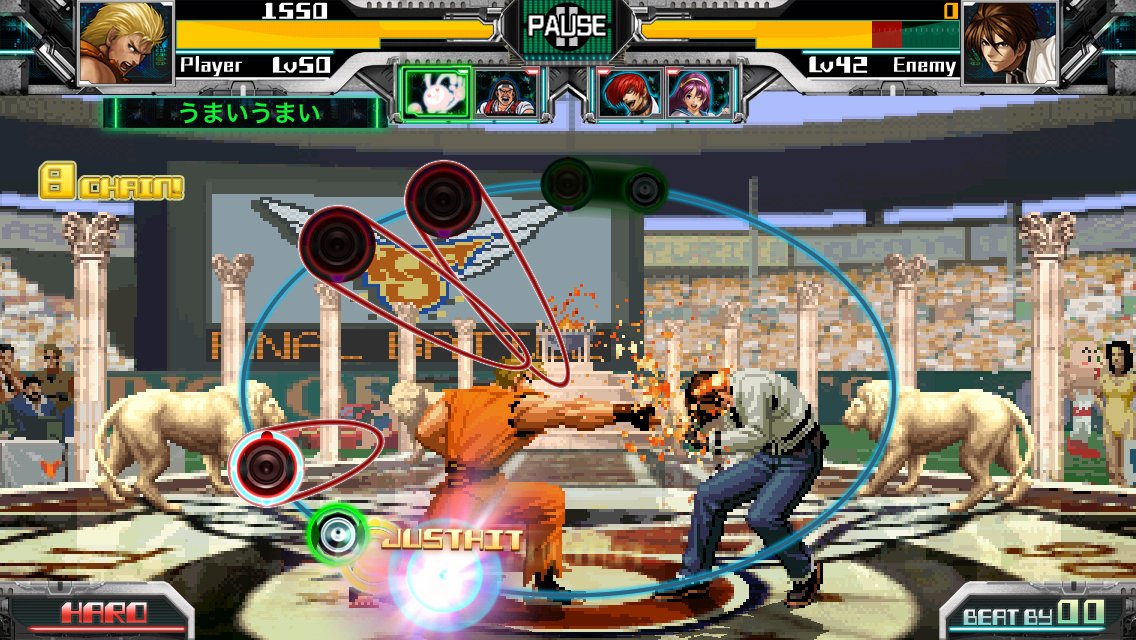Hit the red note with white ring
Screen dimensions: 1136x640
point(266,463)
